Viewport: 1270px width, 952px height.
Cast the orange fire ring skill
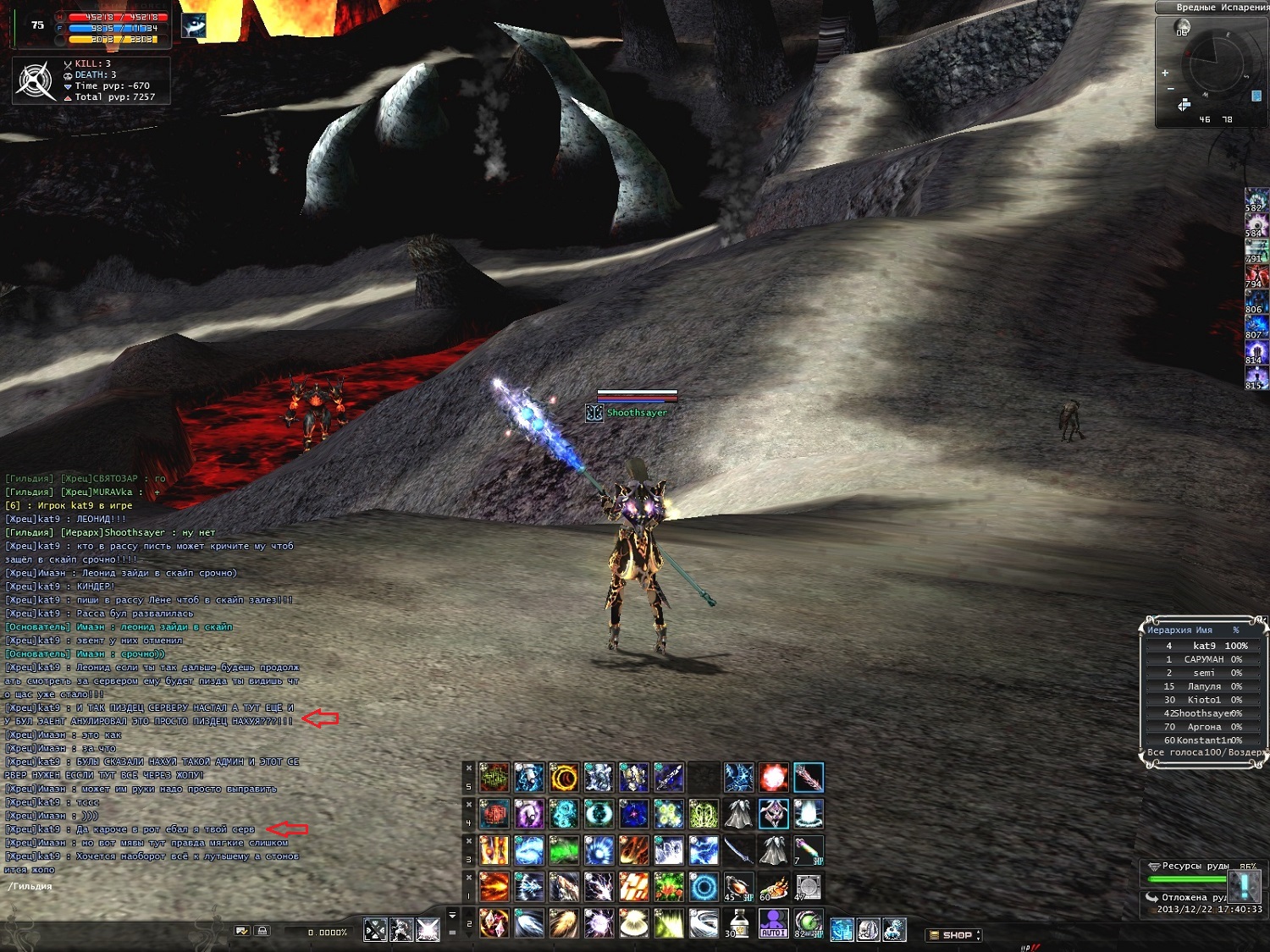click(x=563, y=778)
